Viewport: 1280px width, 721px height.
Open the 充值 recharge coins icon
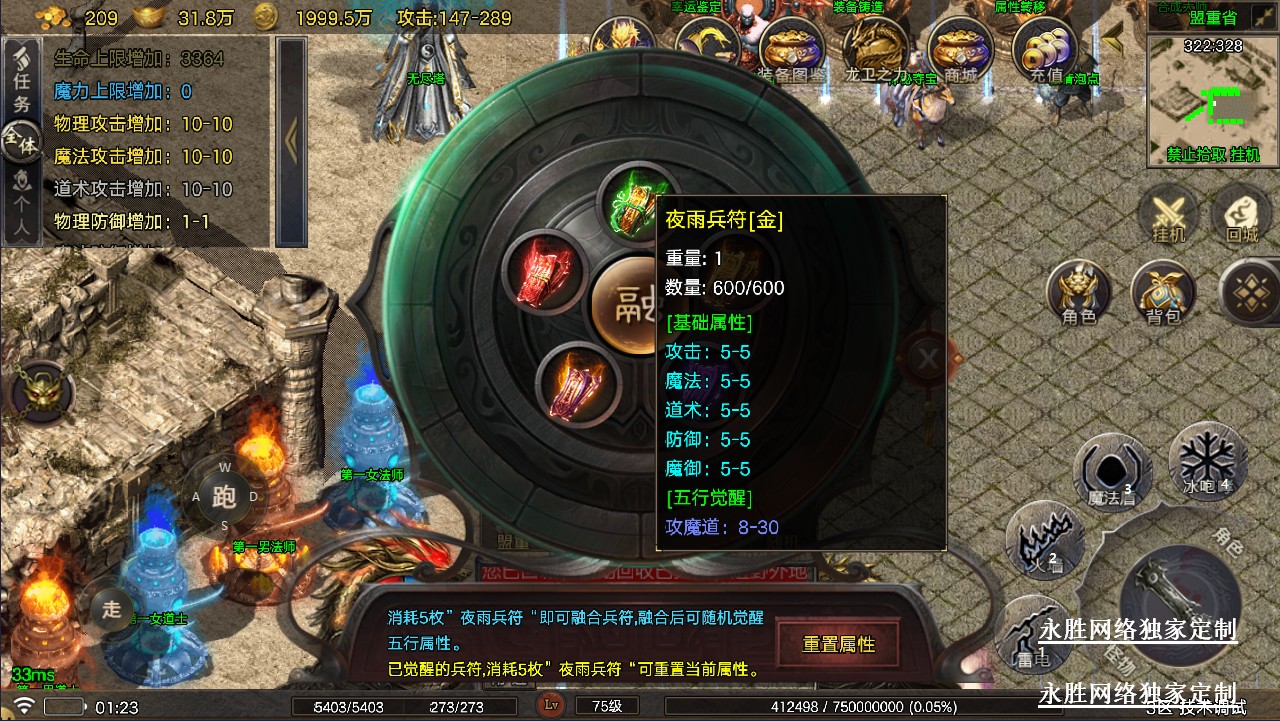pos(1046,50)
